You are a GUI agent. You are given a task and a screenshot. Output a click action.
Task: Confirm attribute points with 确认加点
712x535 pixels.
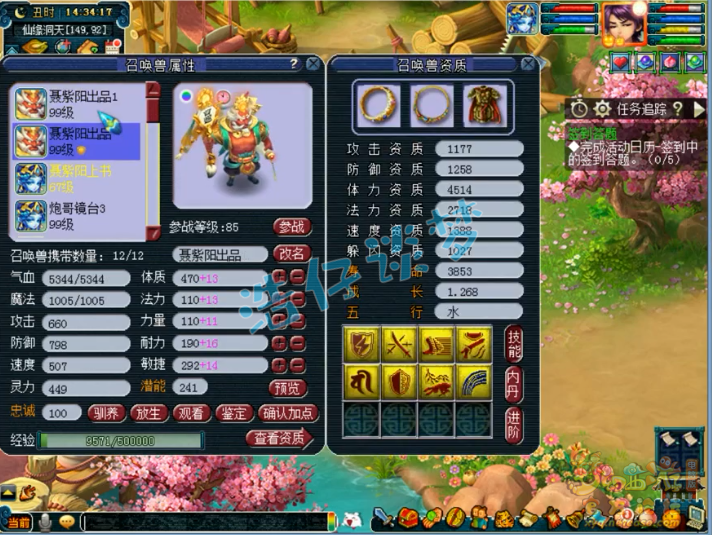point(287,412)
